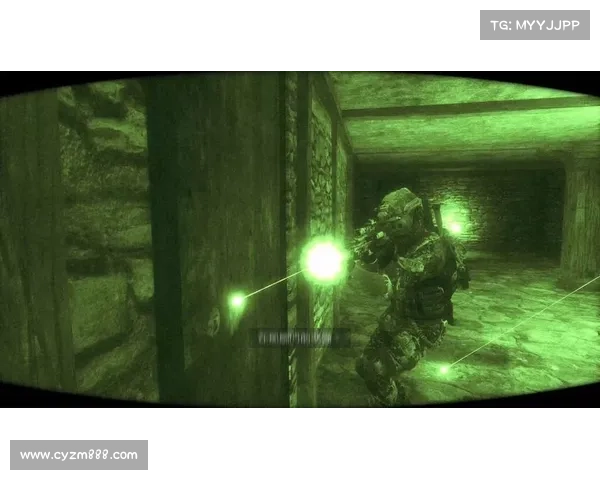Viewport: 600px width, 480px height.
Task: Open the www.cyzm888.com website link
Action: pyautogui.click(x=80, y=455)
